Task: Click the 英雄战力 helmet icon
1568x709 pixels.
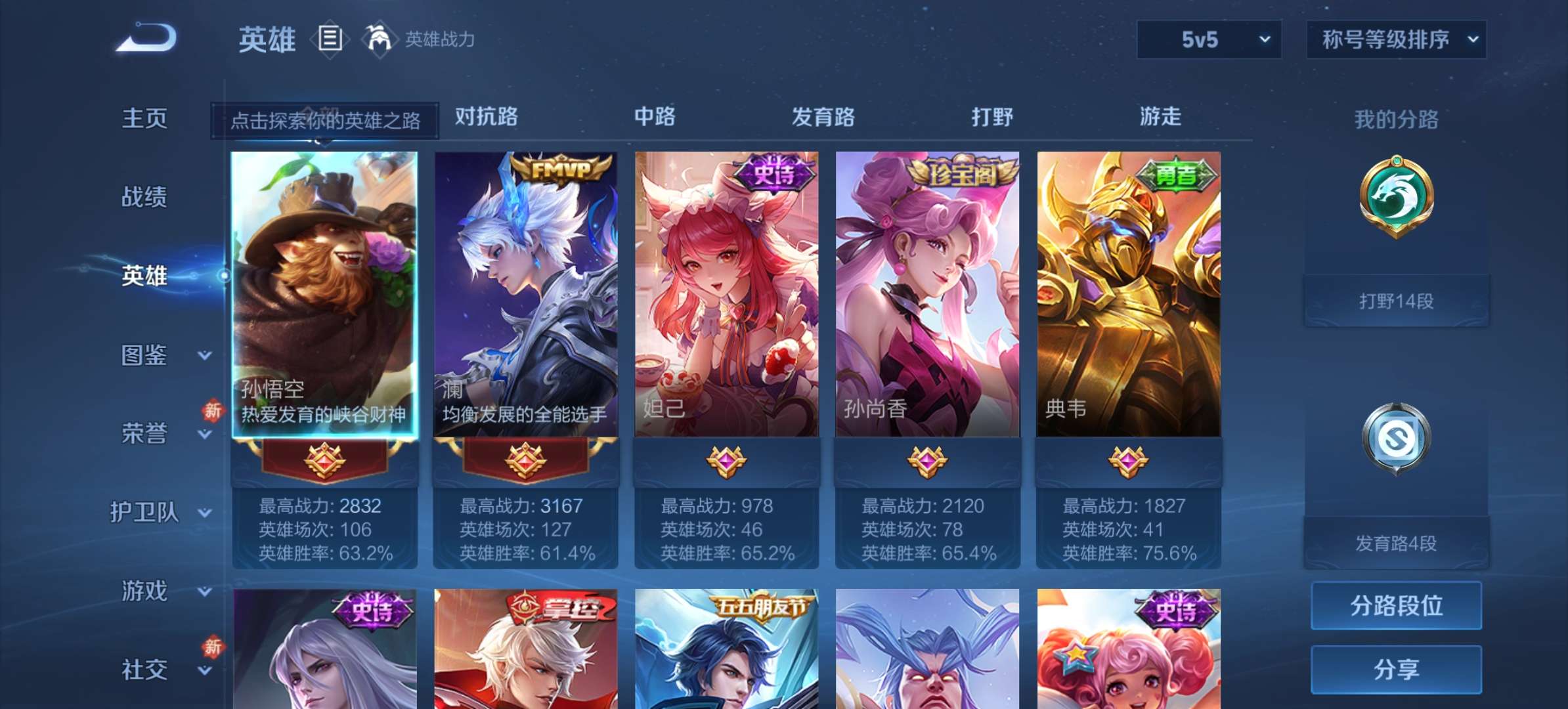Action: click(x=378, y=39)
